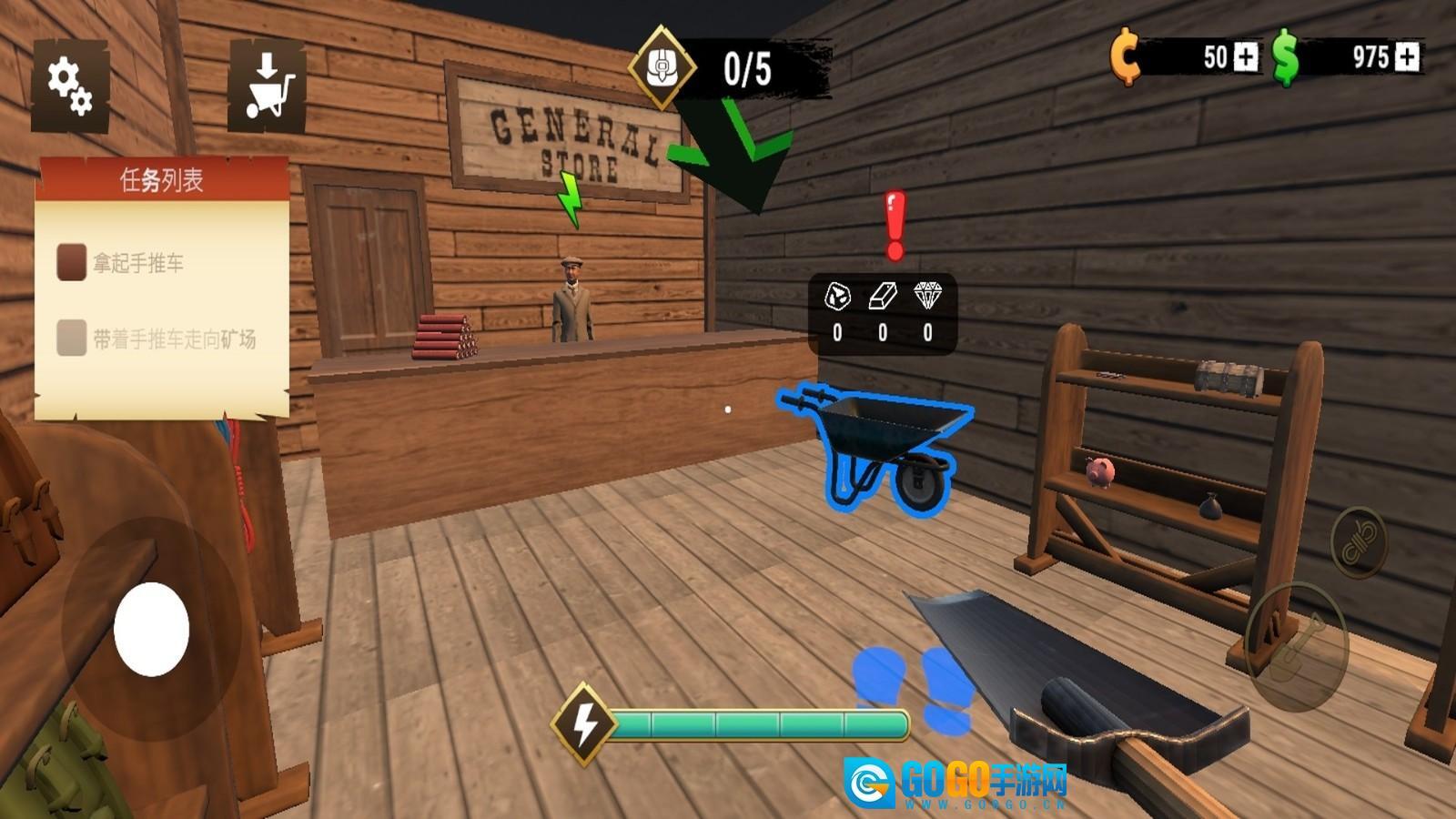This screenshot has width=1456, height=819.
Task: Add more gold coins with plus button
Action: [1244, 57]
